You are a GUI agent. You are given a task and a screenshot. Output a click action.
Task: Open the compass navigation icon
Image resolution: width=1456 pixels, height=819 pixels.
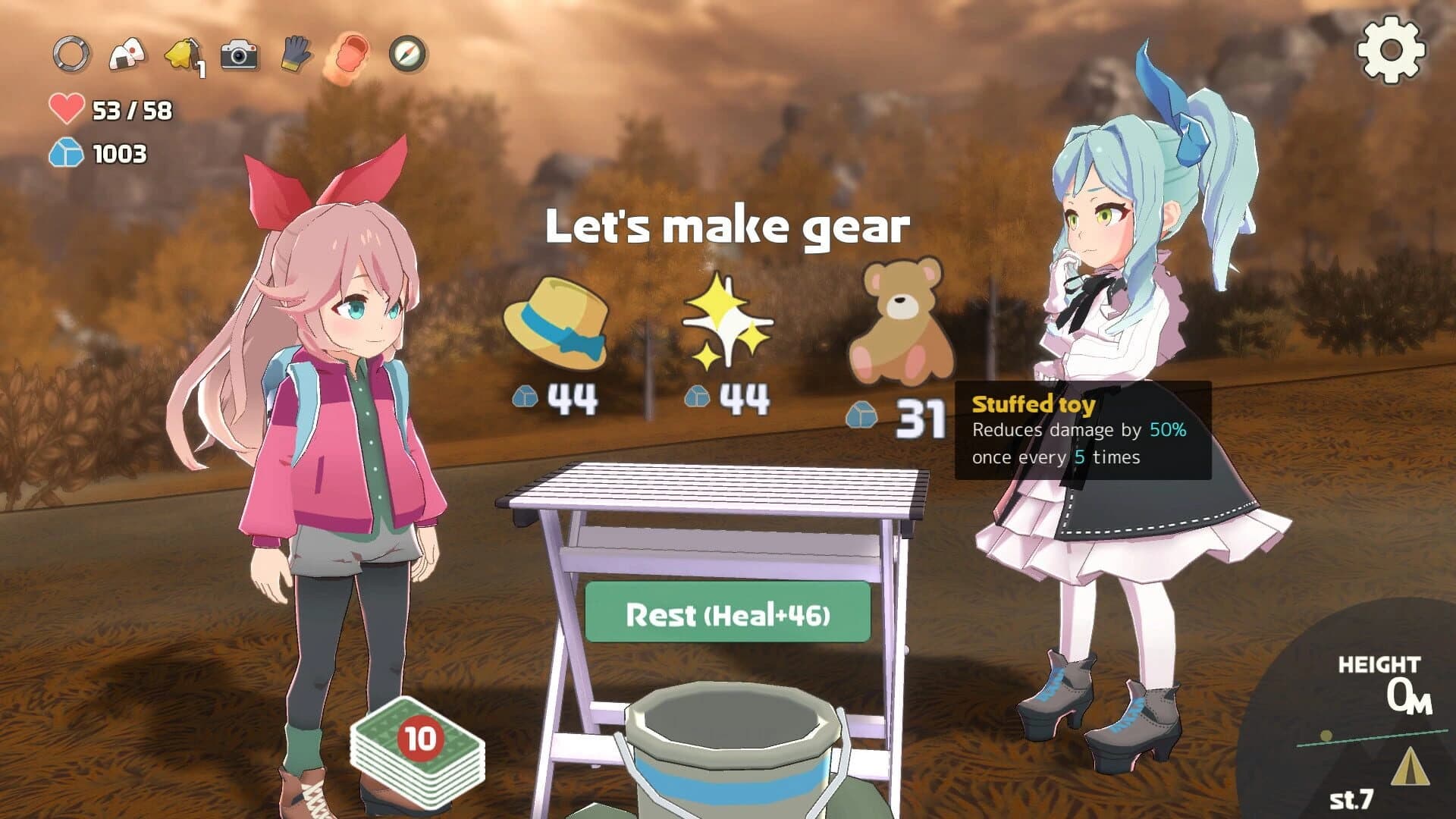(407, 55)
